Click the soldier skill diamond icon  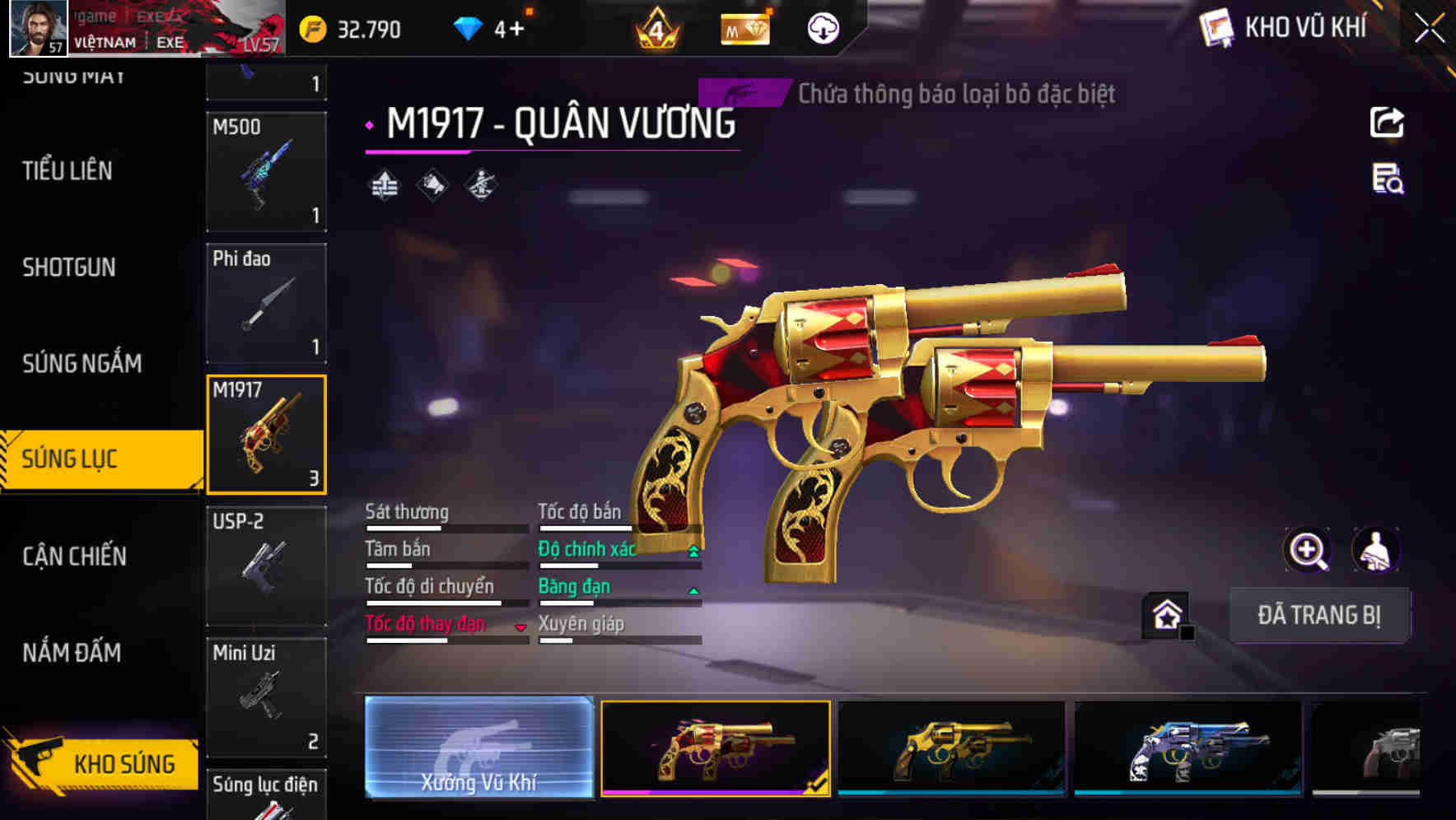click(x=483, y=186)
